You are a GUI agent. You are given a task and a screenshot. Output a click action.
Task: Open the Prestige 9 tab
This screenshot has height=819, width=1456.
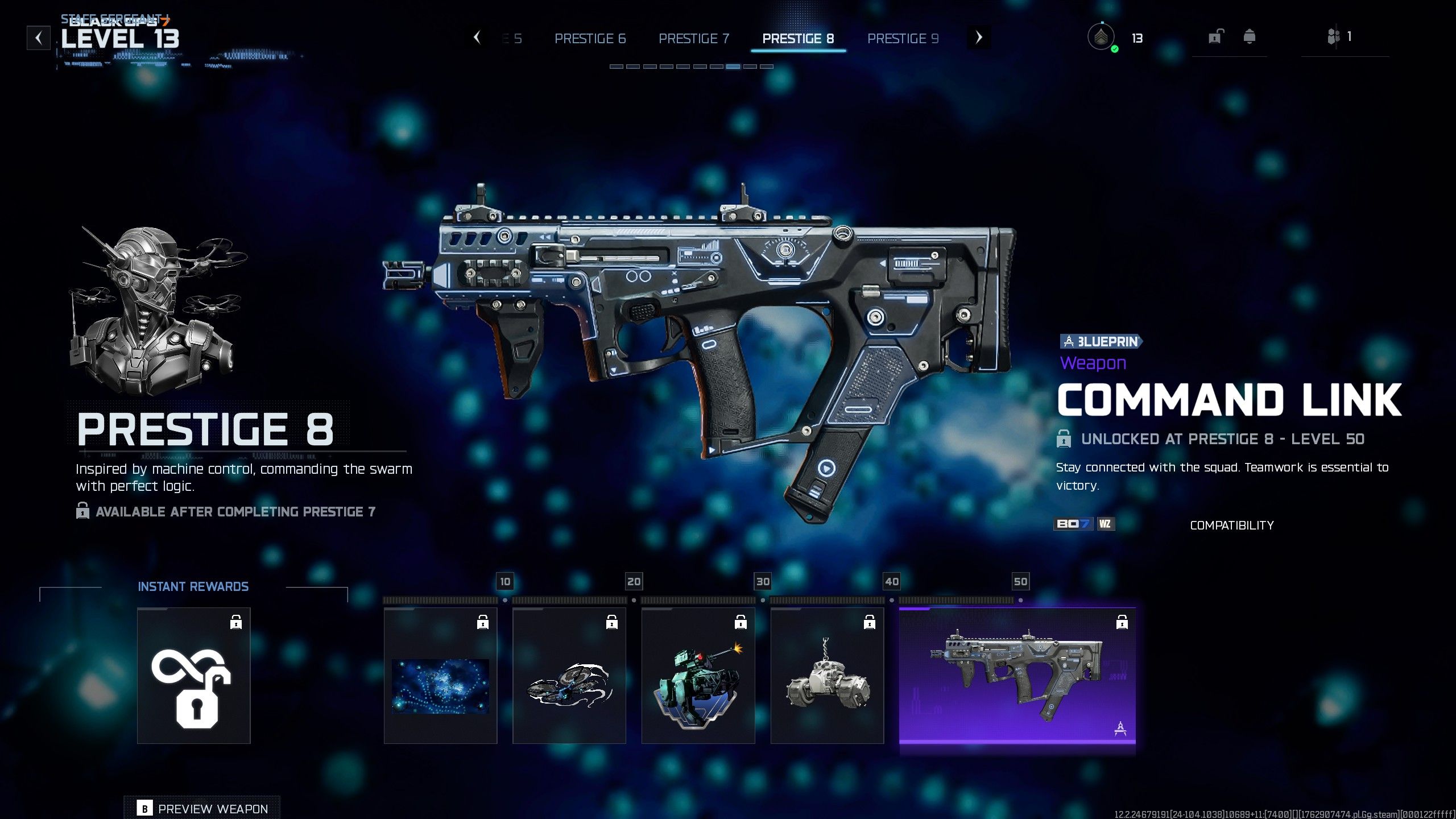tap(903, 39)
